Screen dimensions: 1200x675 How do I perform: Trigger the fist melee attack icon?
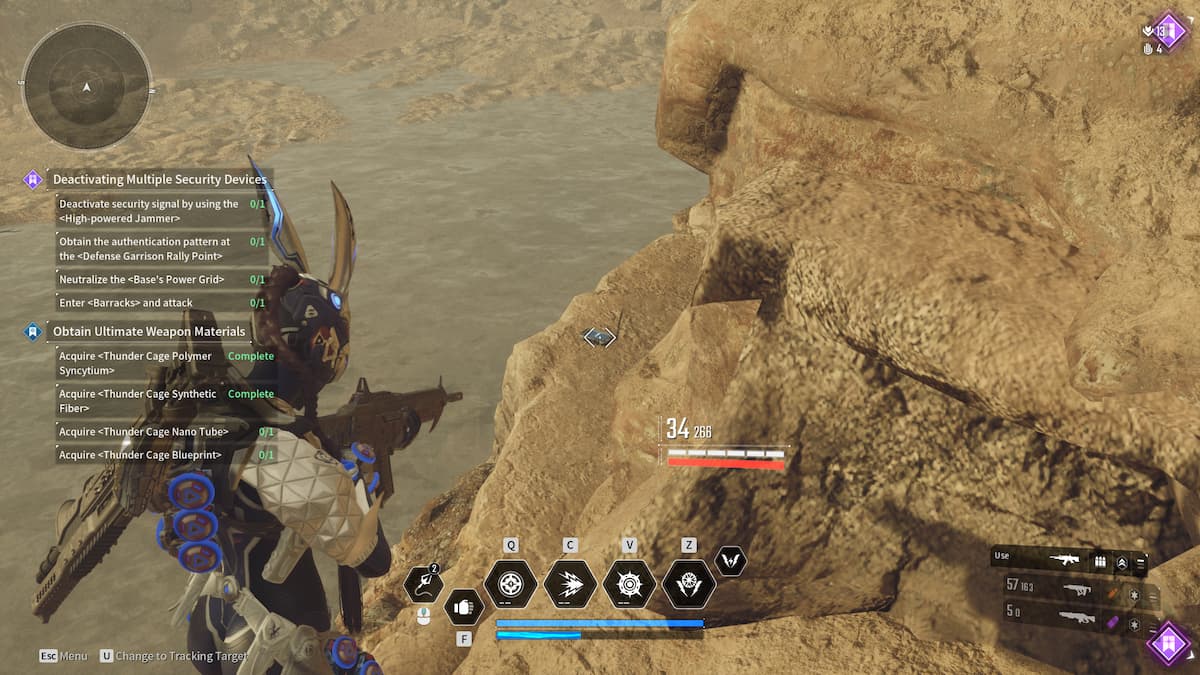pos(463,606)
